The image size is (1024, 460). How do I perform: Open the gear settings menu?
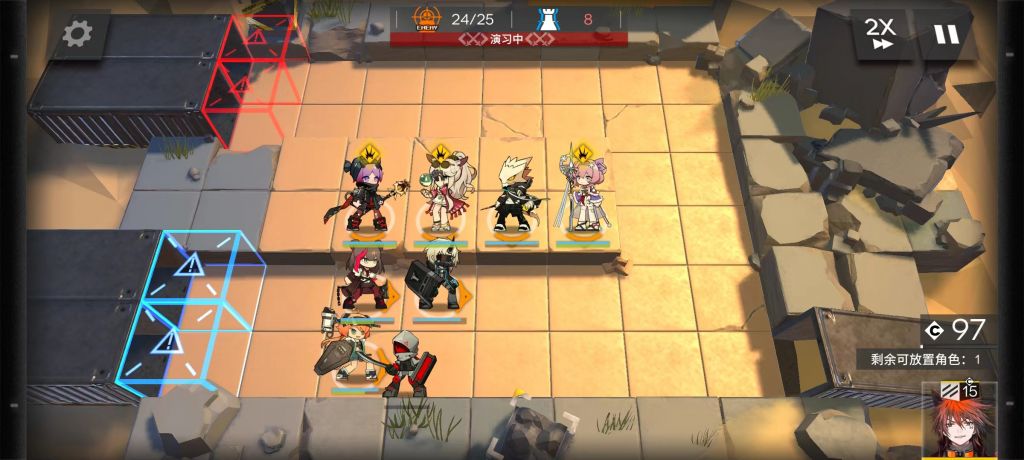[77, 34]
